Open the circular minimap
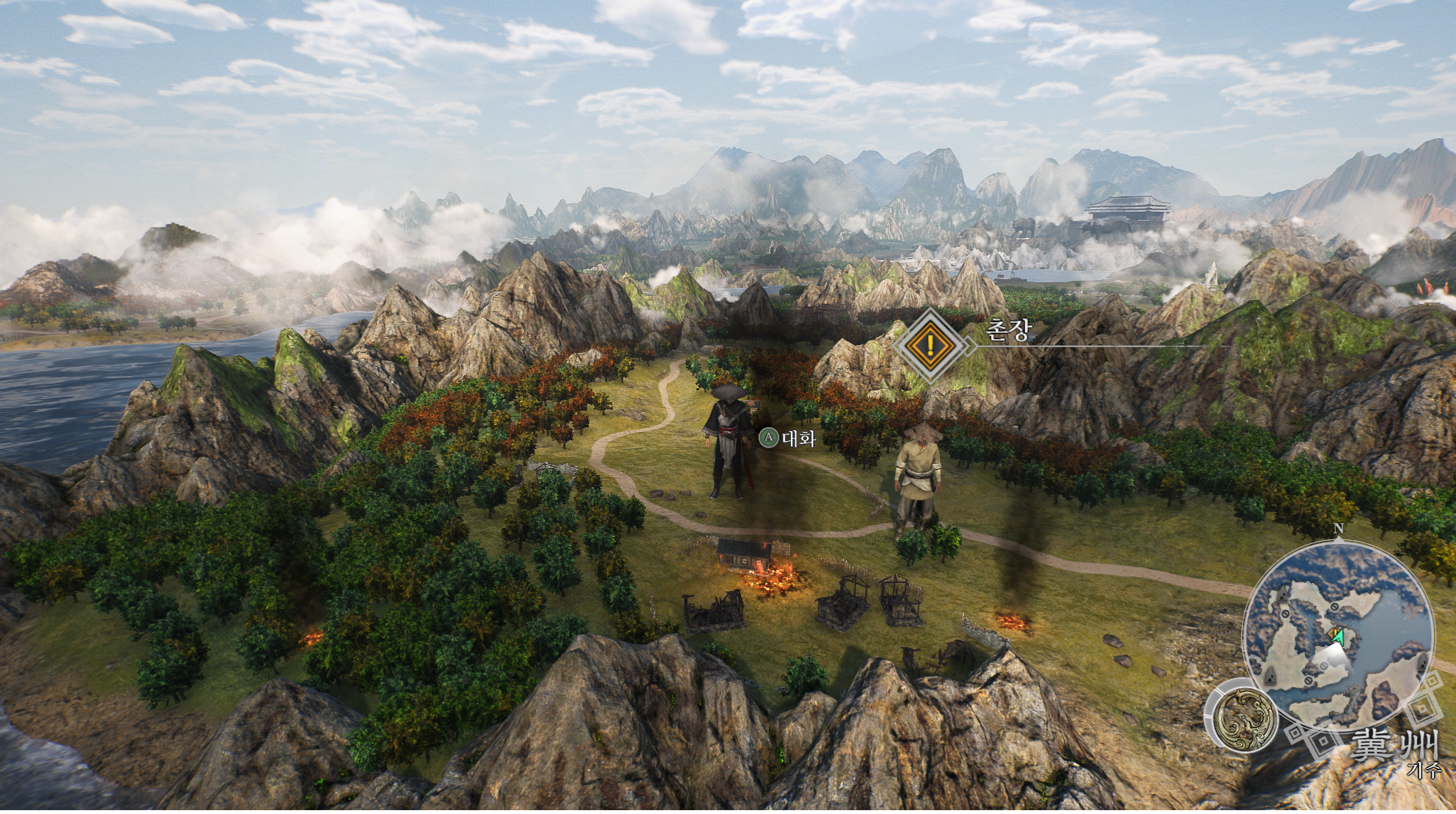The image size is (1456, 814). click(x=1338, y=631)
